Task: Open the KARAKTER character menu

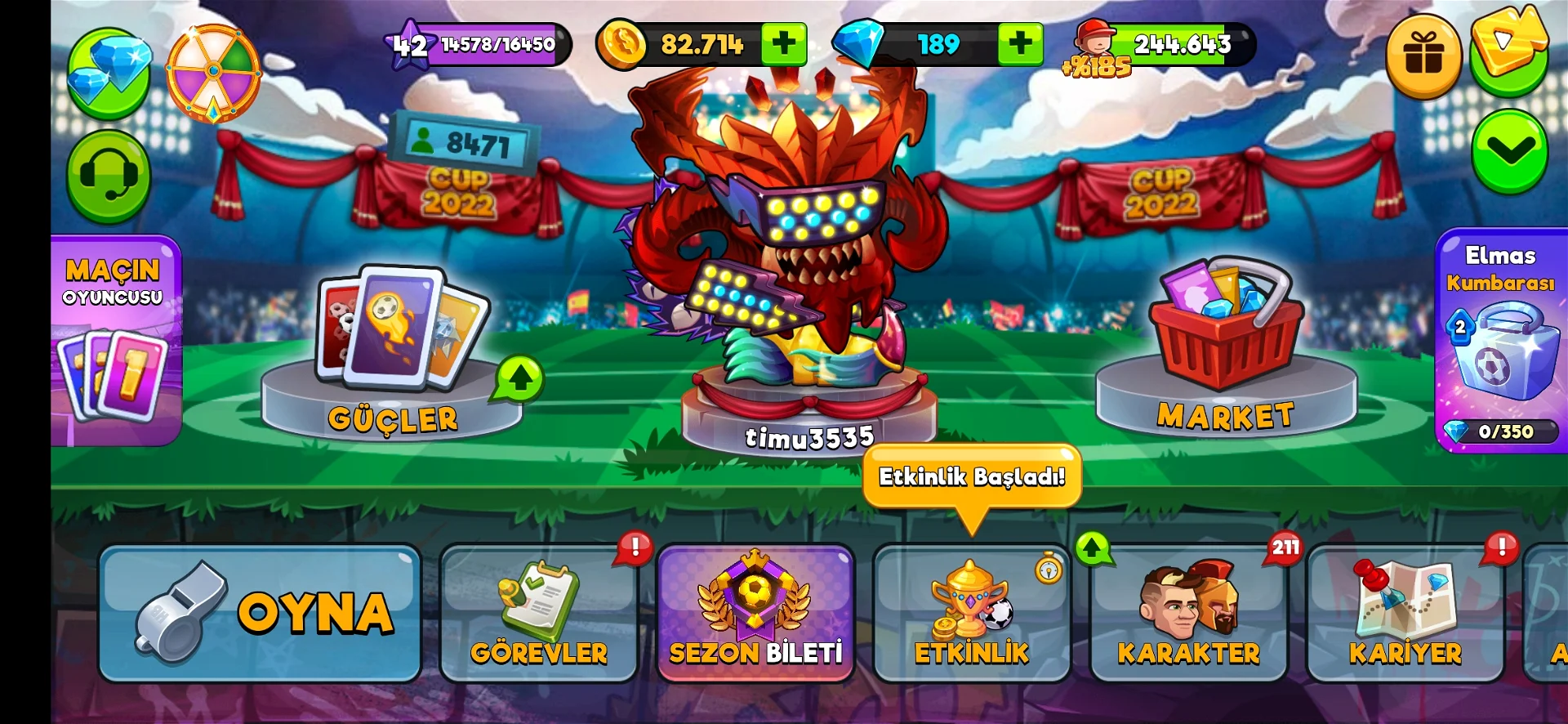Action: click(1188, 614)
